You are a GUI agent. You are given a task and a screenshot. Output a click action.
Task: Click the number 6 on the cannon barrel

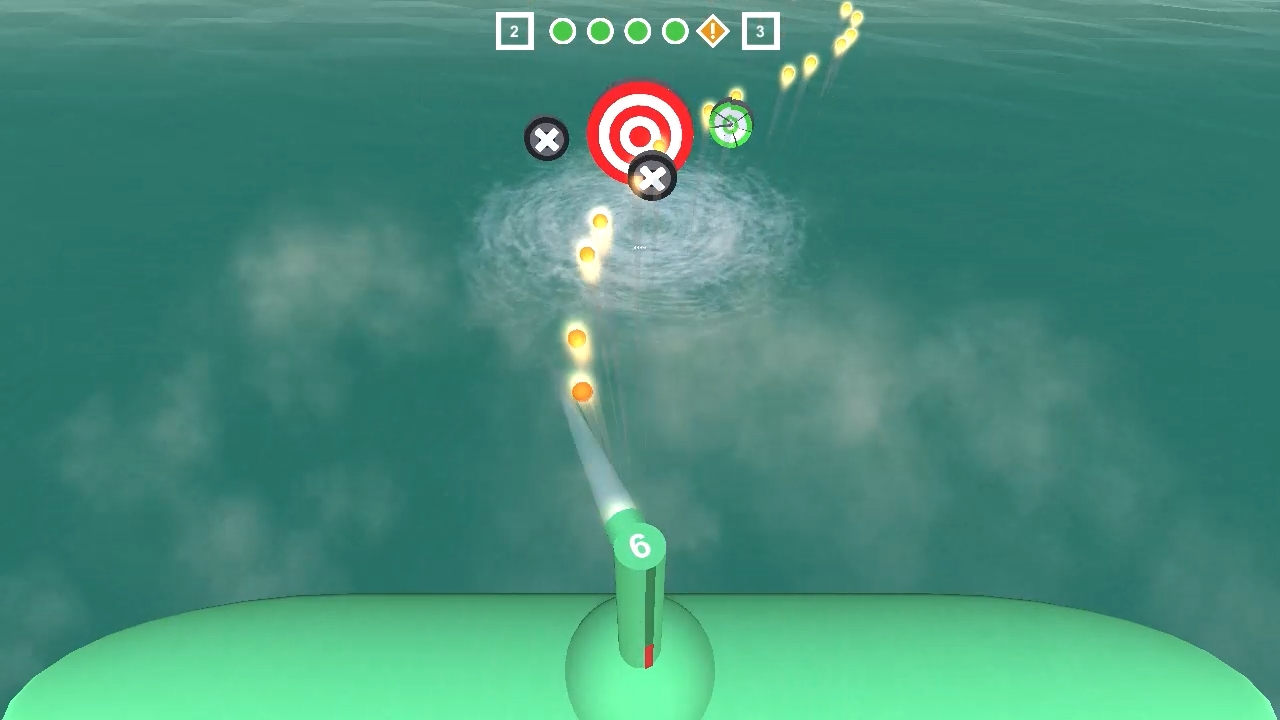(640, 546)
